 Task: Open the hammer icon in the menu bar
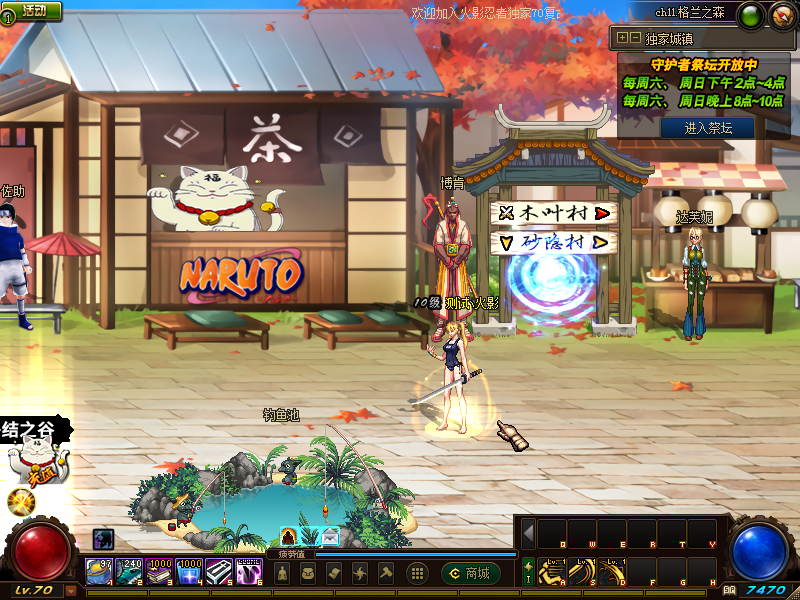[386, 574]
